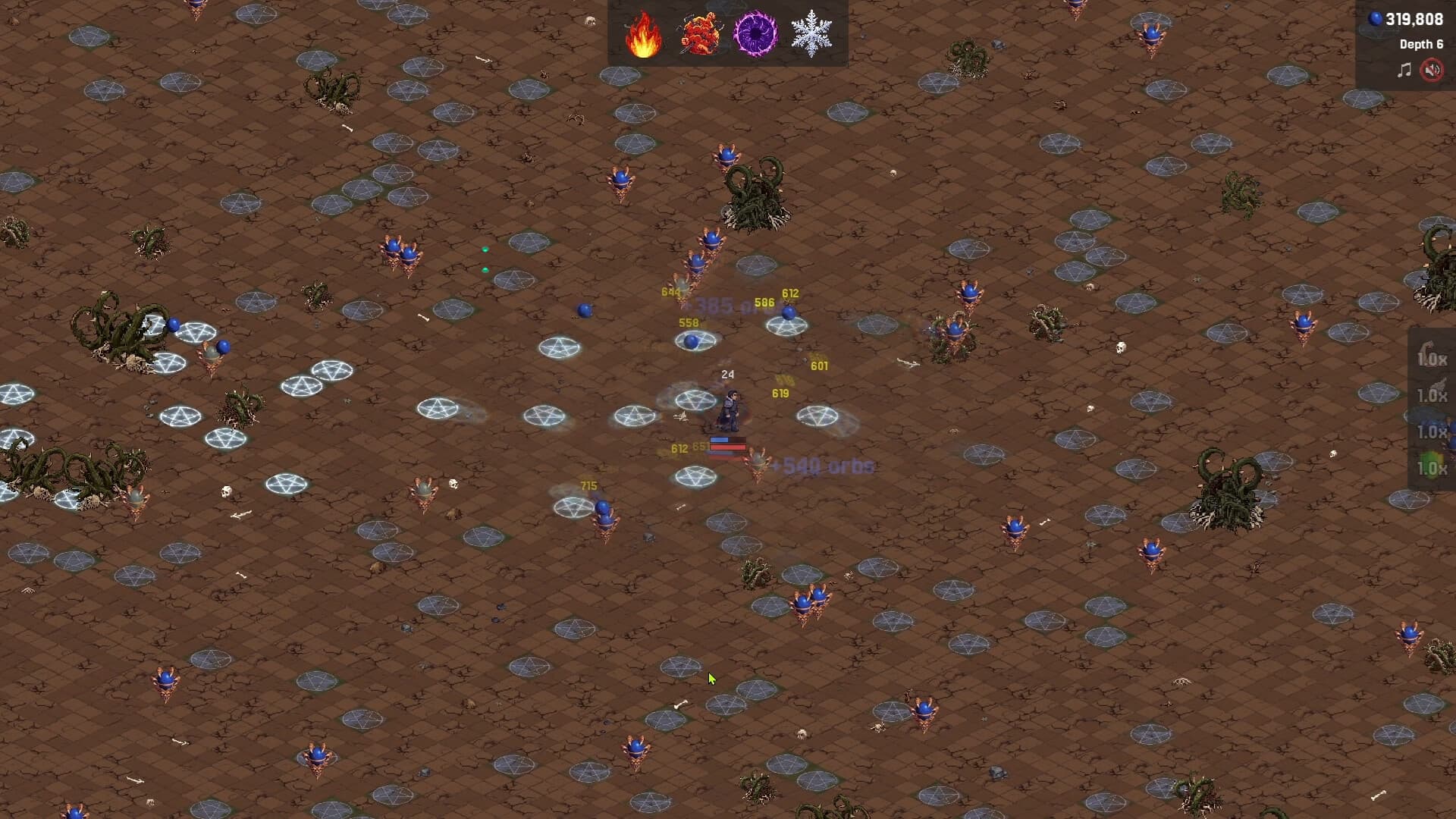Select the snowflake frost spell

pos(812,33)
